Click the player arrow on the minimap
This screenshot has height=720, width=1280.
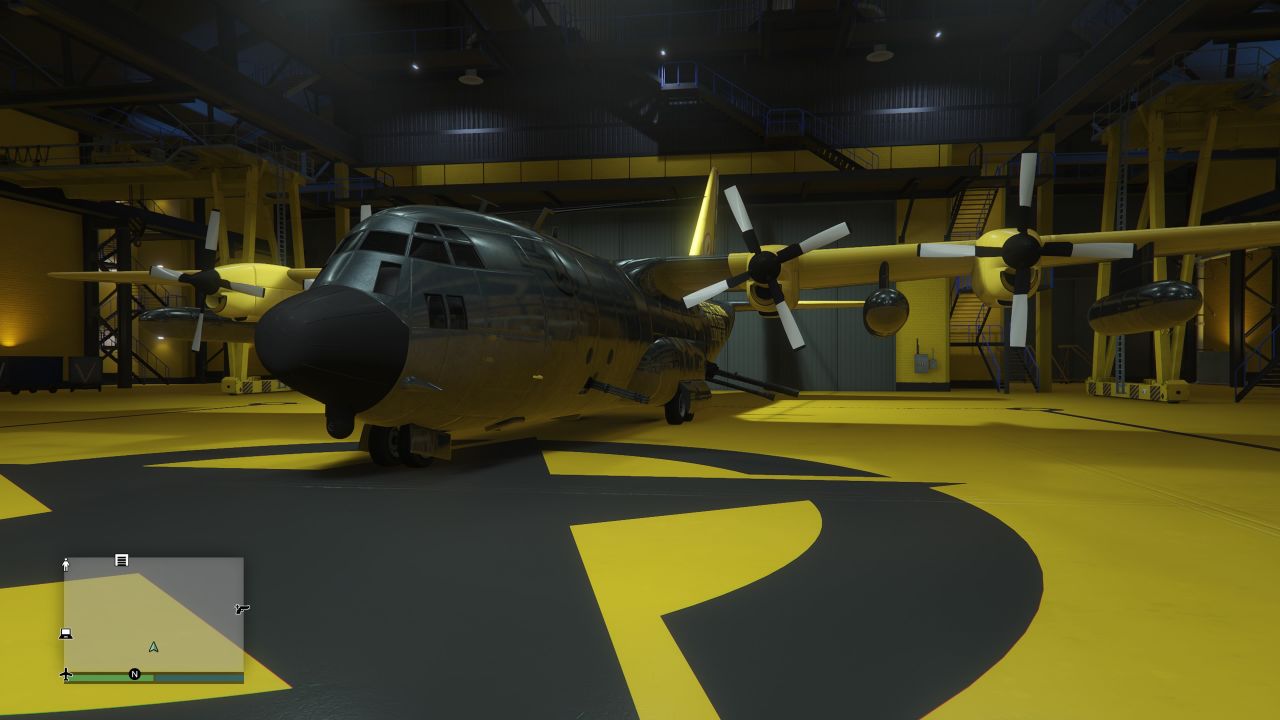click(x=153, y=647)
